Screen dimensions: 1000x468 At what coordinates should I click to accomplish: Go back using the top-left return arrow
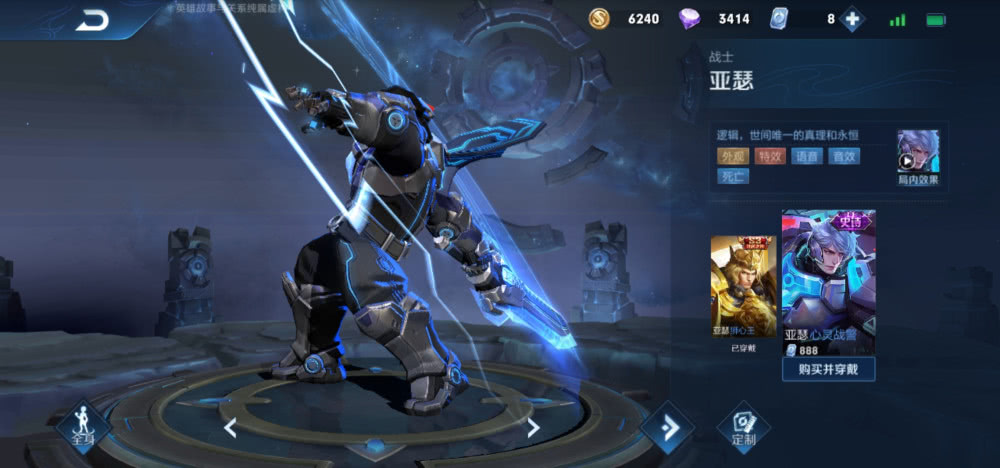pos(92,20)
